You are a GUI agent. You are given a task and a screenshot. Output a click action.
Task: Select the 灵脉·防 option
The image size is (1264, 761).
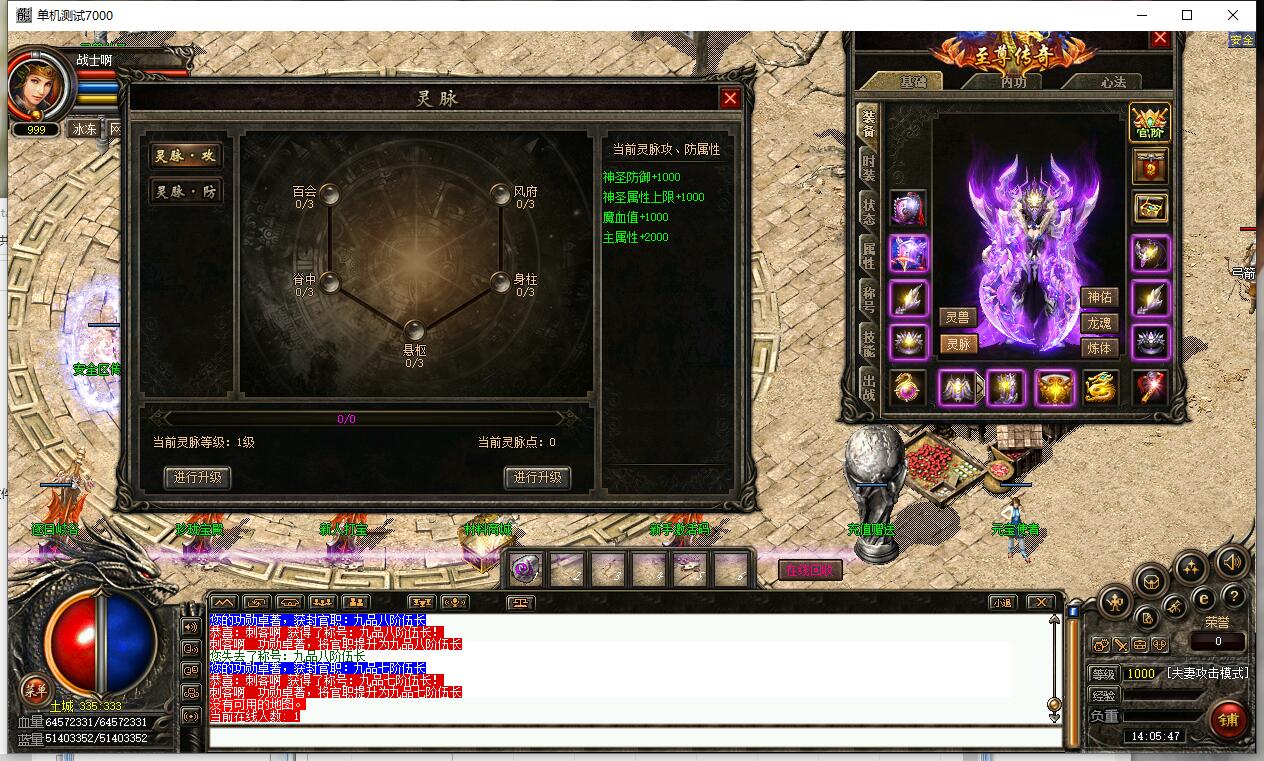coord(185,191)
